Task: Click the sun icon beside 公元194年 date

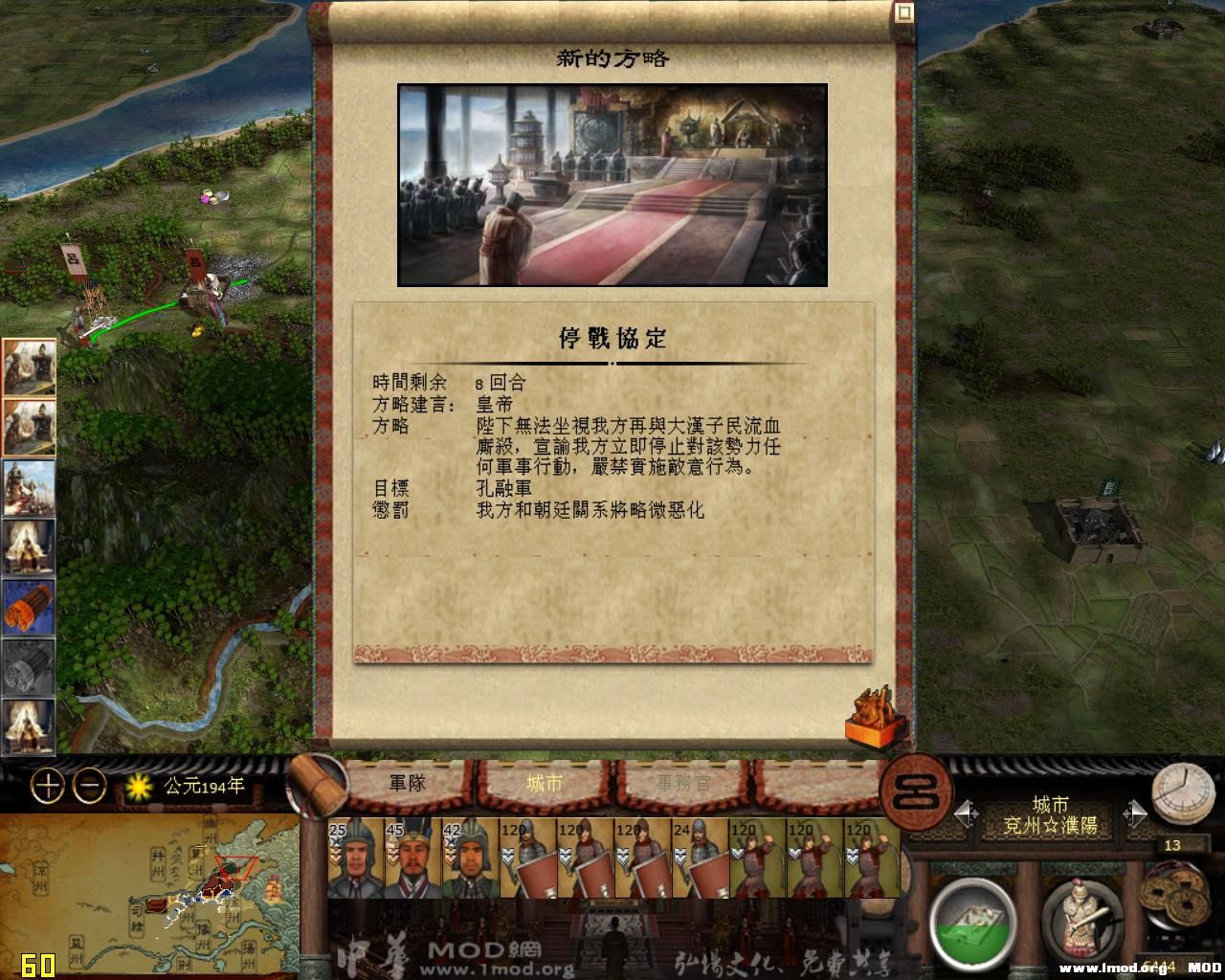Action: [139, 785]
